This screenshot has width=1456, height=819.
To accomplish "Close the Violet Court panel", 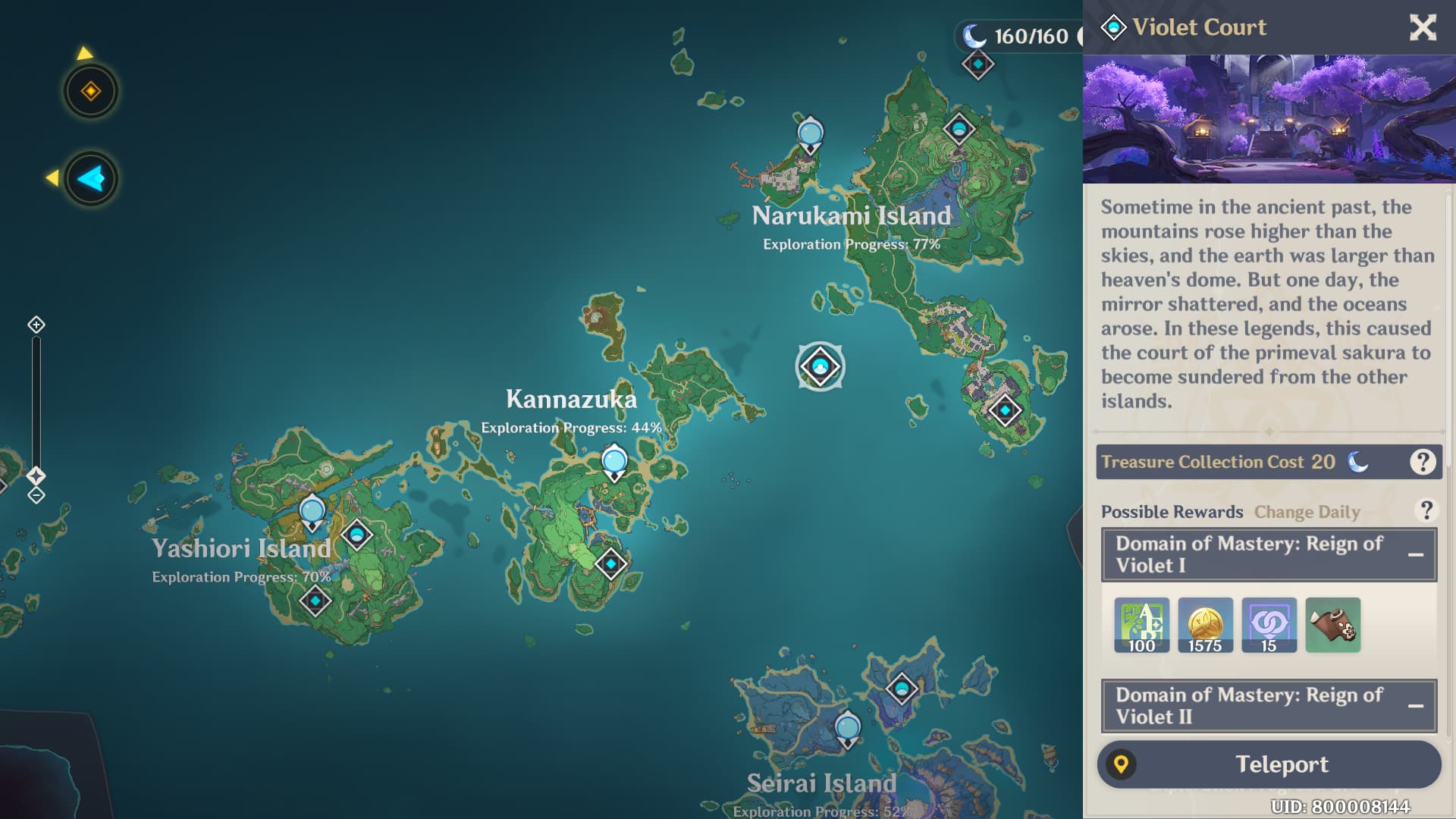I will tap(1423, 28).
